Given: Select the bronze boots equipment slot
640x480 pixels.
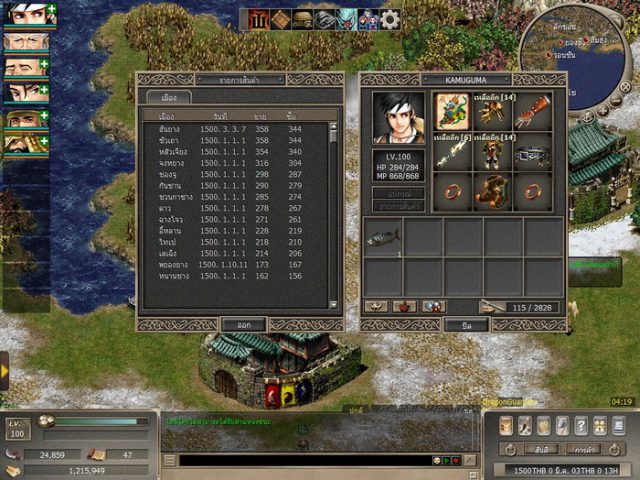Looking at the screenshot, I should click(490, 188).
